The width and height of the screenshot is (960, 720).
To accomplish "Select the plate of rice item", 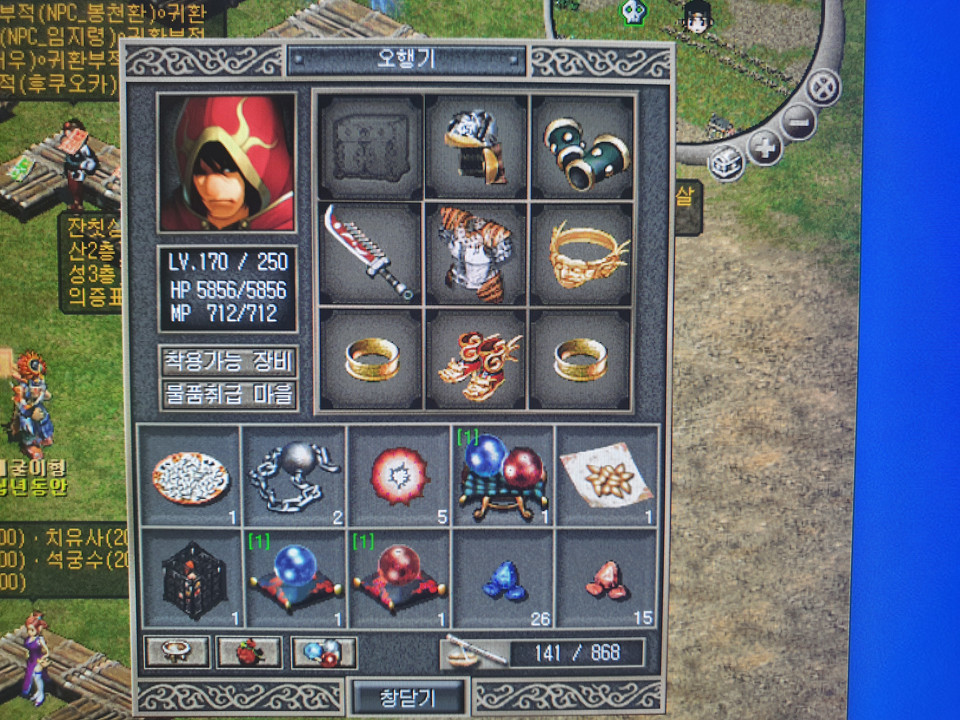I will [190, 474].
